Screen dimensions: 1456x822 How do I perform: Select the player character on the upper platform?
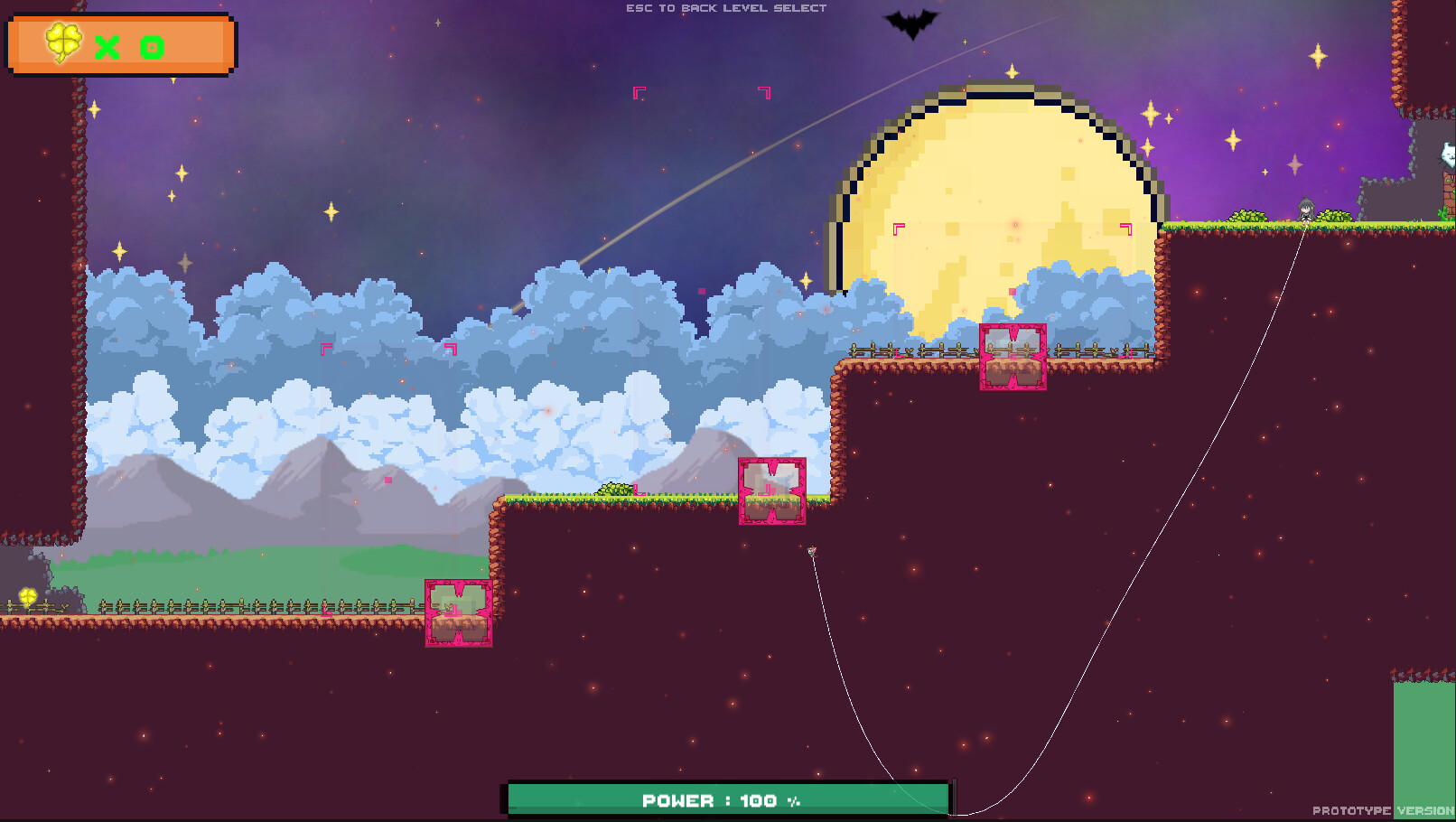click(1304, 210)
